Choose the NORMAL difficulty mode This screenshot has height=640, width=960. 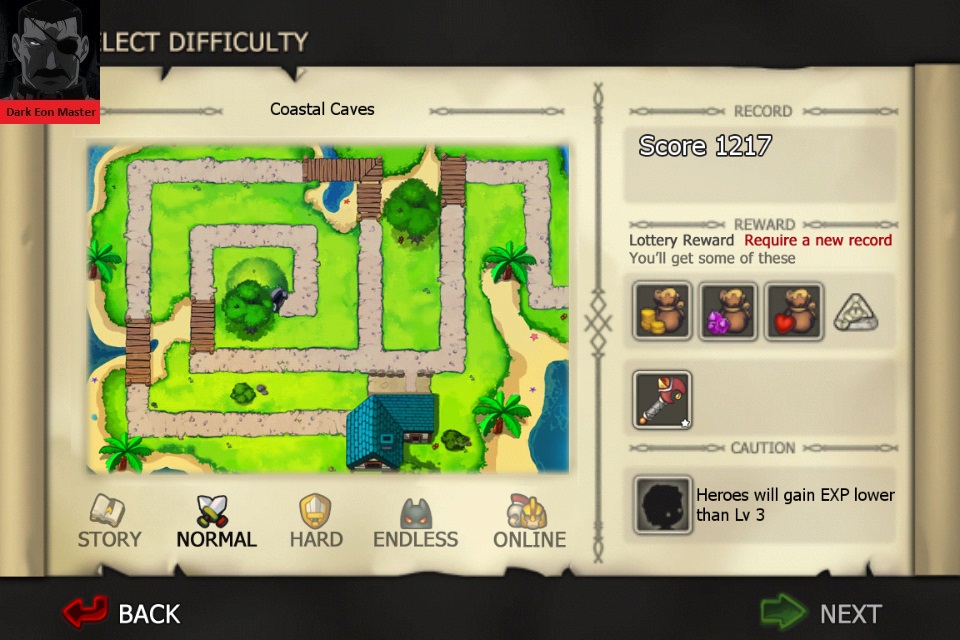216,522
